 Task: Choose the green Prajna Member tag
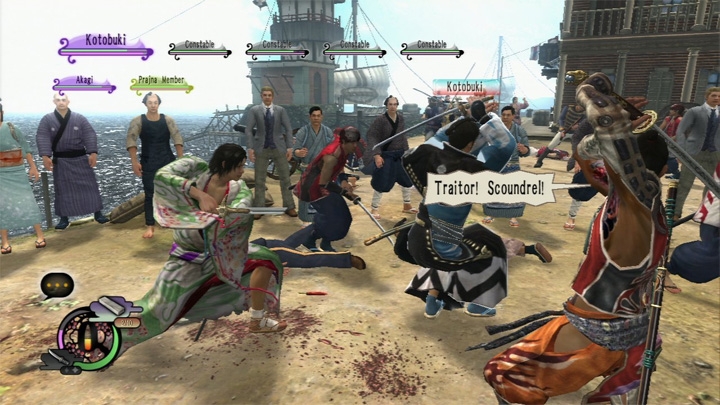[x=160, y=85]
